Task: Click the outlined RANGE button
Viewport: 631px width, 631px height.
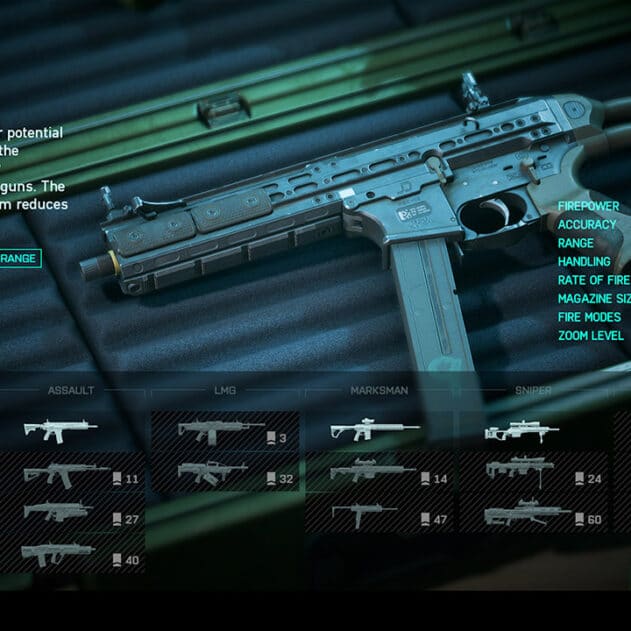Action: pos(20,258)
